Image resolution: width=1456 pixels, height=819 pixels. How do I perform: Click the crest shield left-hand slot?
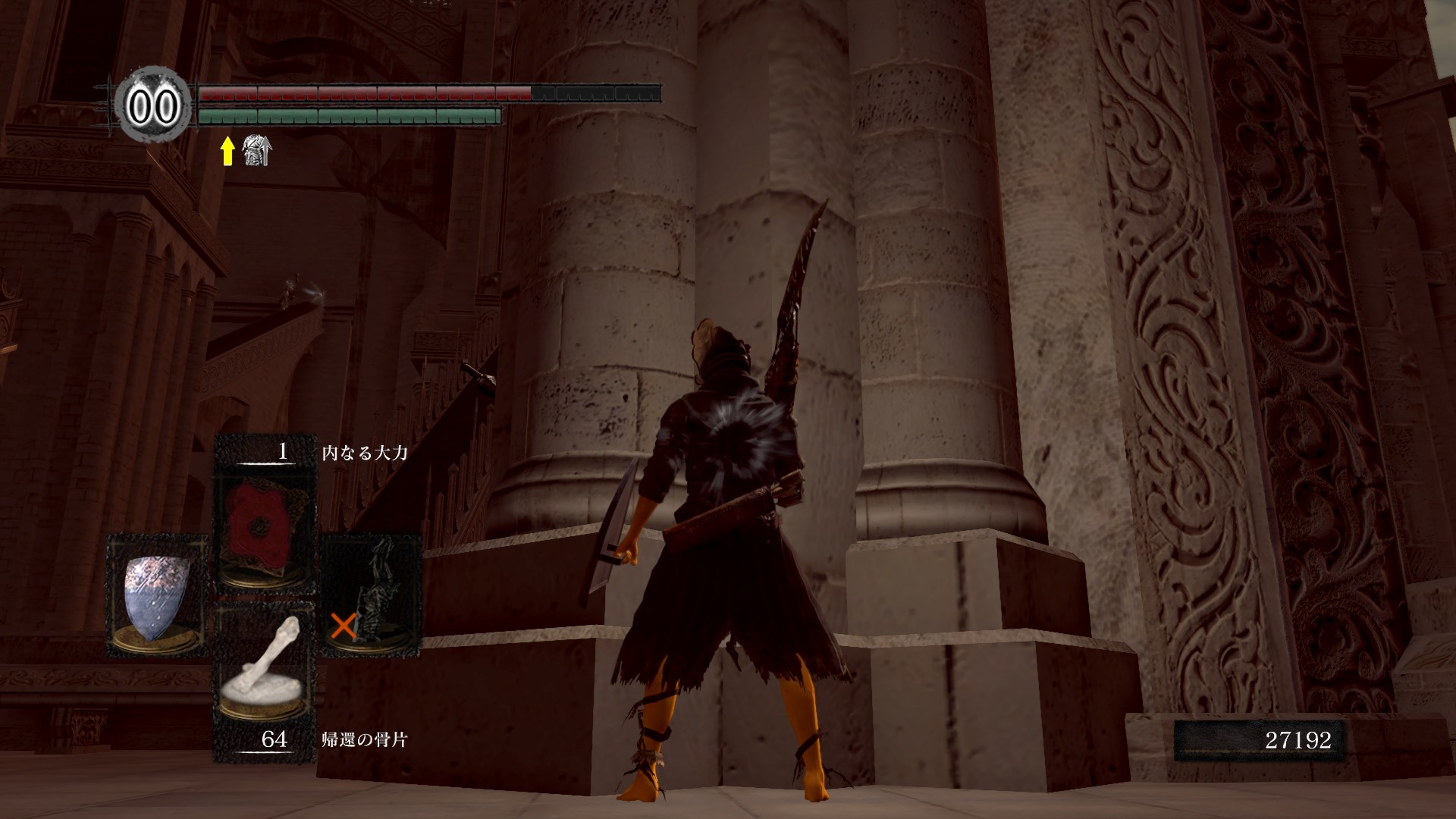pyautogui.click(x=157, y=595)
